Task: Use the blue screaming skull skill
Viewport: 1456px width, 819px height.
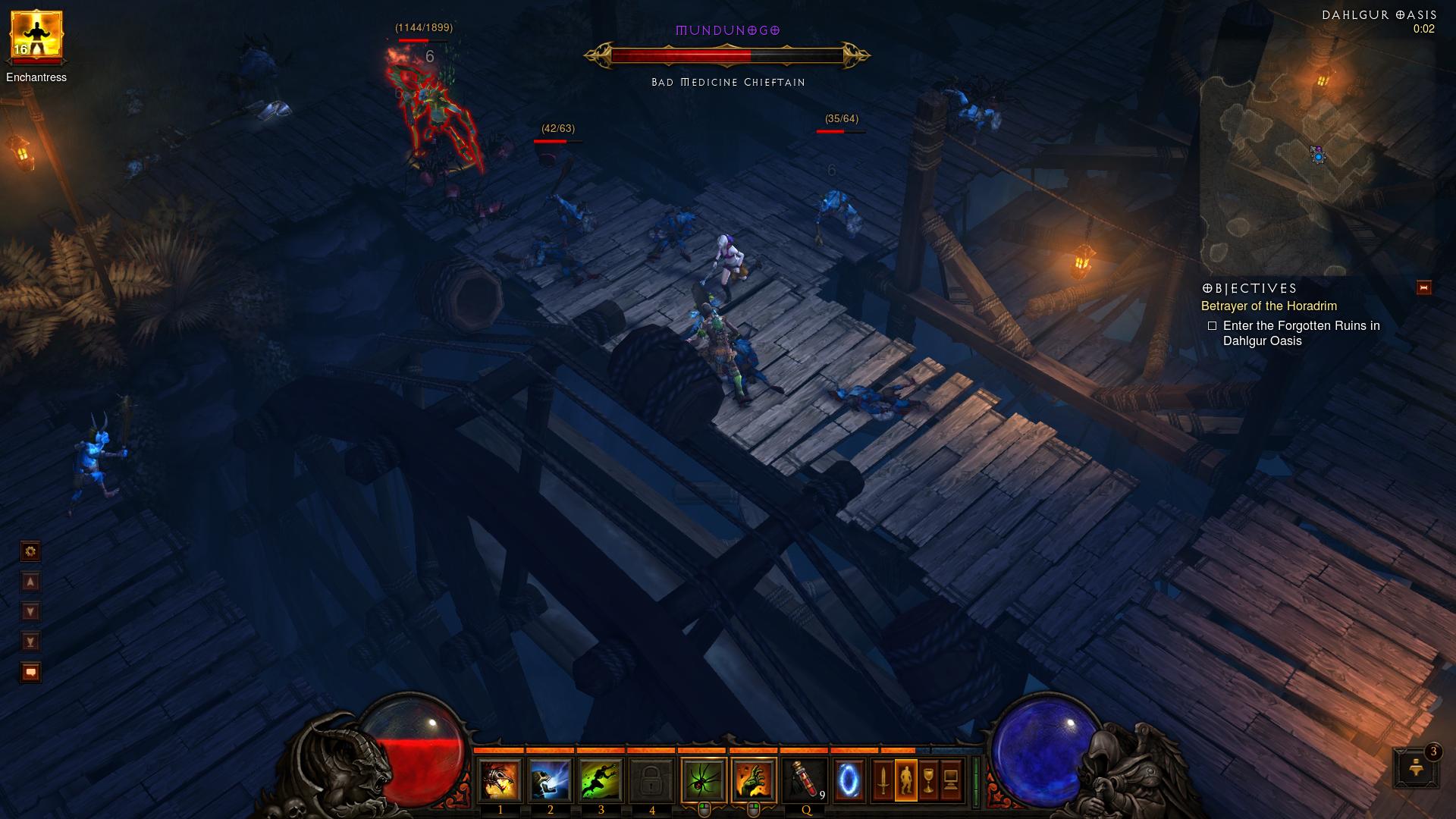Action: 550,780
